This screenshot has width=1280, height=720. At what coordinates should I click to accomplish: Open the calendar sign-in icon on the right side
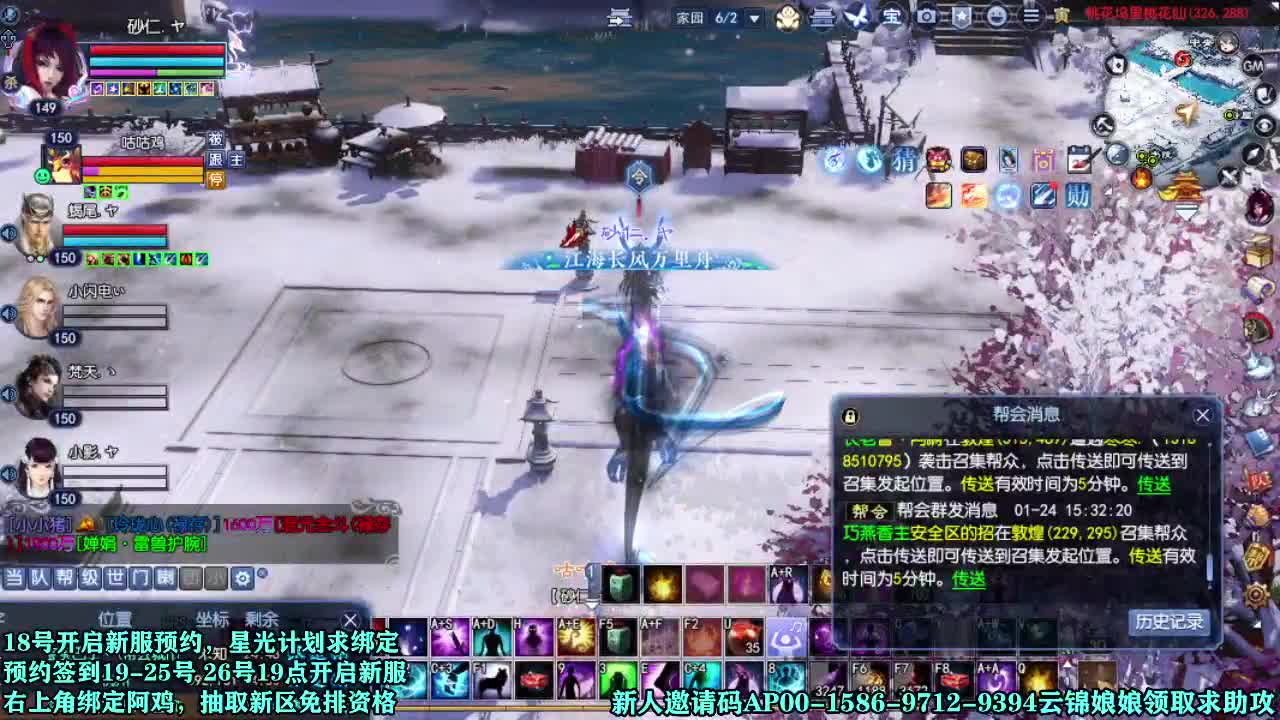[1080, 159]
